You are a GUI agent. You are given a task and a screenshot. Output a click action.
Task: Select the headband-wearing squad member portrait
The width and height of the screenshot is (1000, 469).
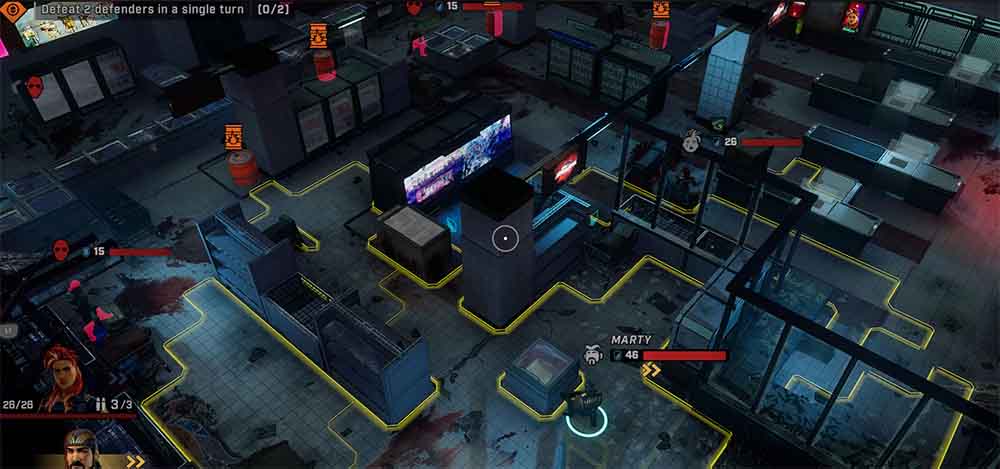pyautogui.click(x=82, y=449)
